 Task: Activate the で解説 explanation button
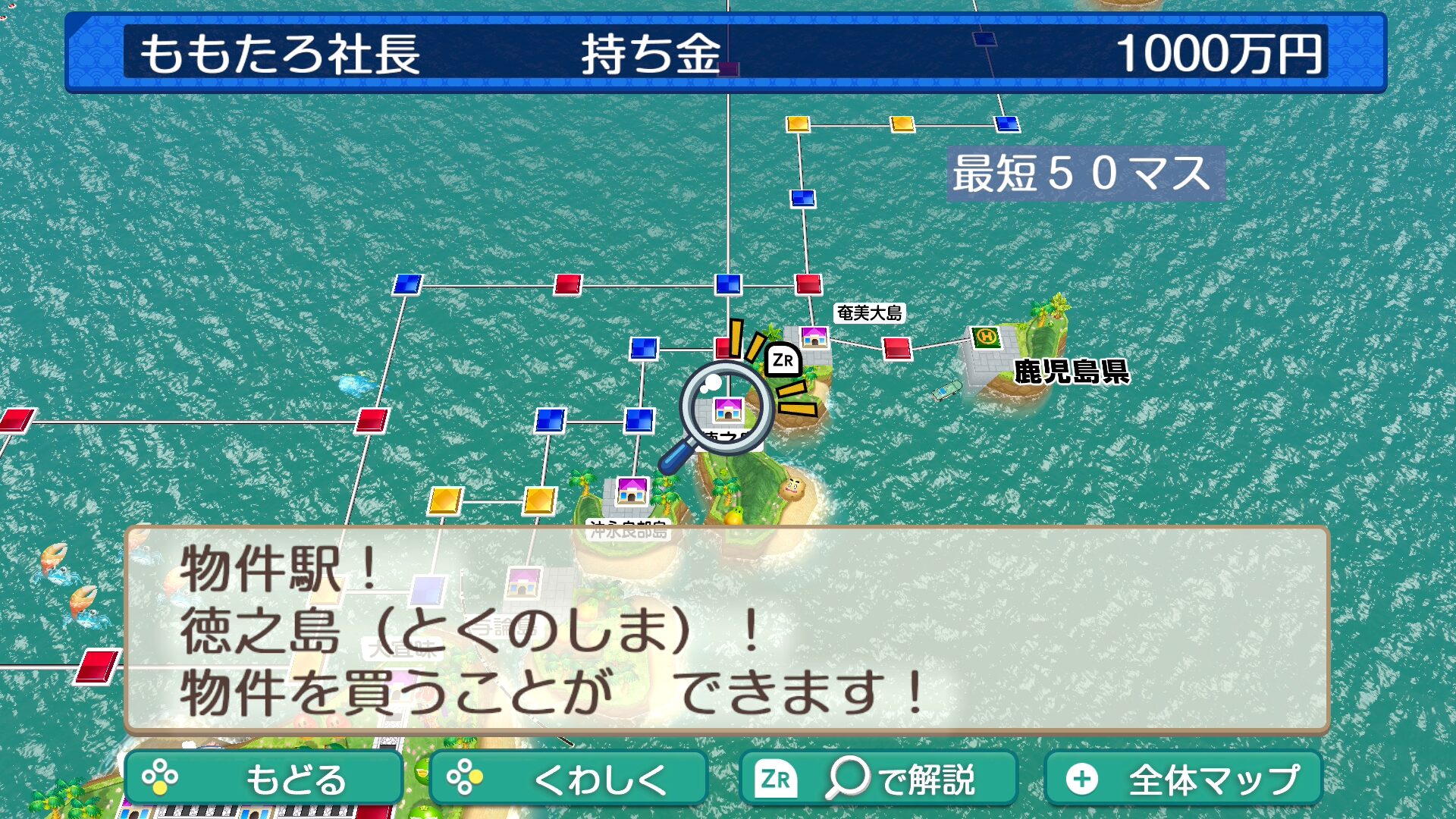(878, 779)
